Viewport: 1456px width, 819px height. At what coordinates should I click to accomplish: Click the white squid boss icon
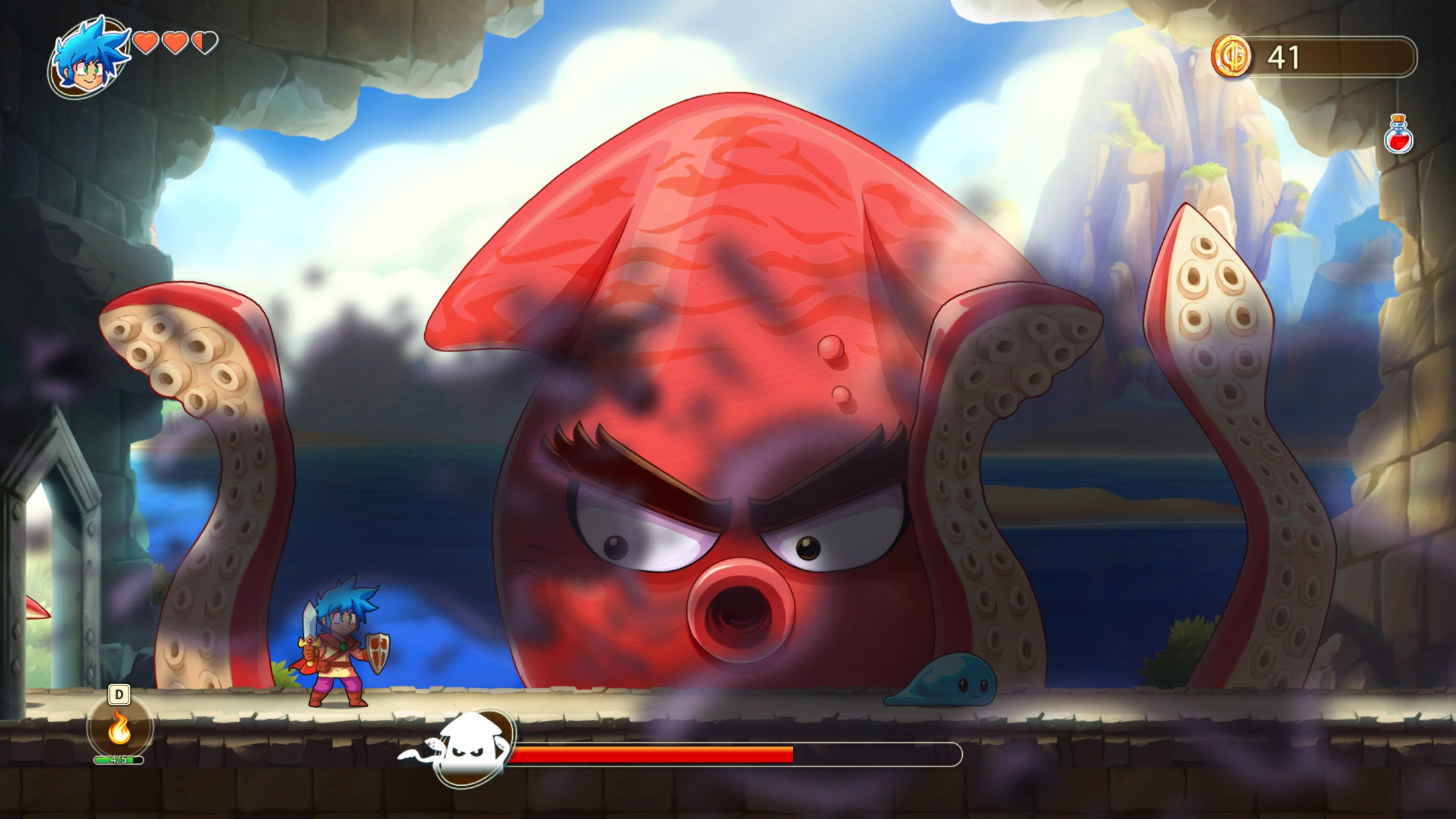click(471, 747)
